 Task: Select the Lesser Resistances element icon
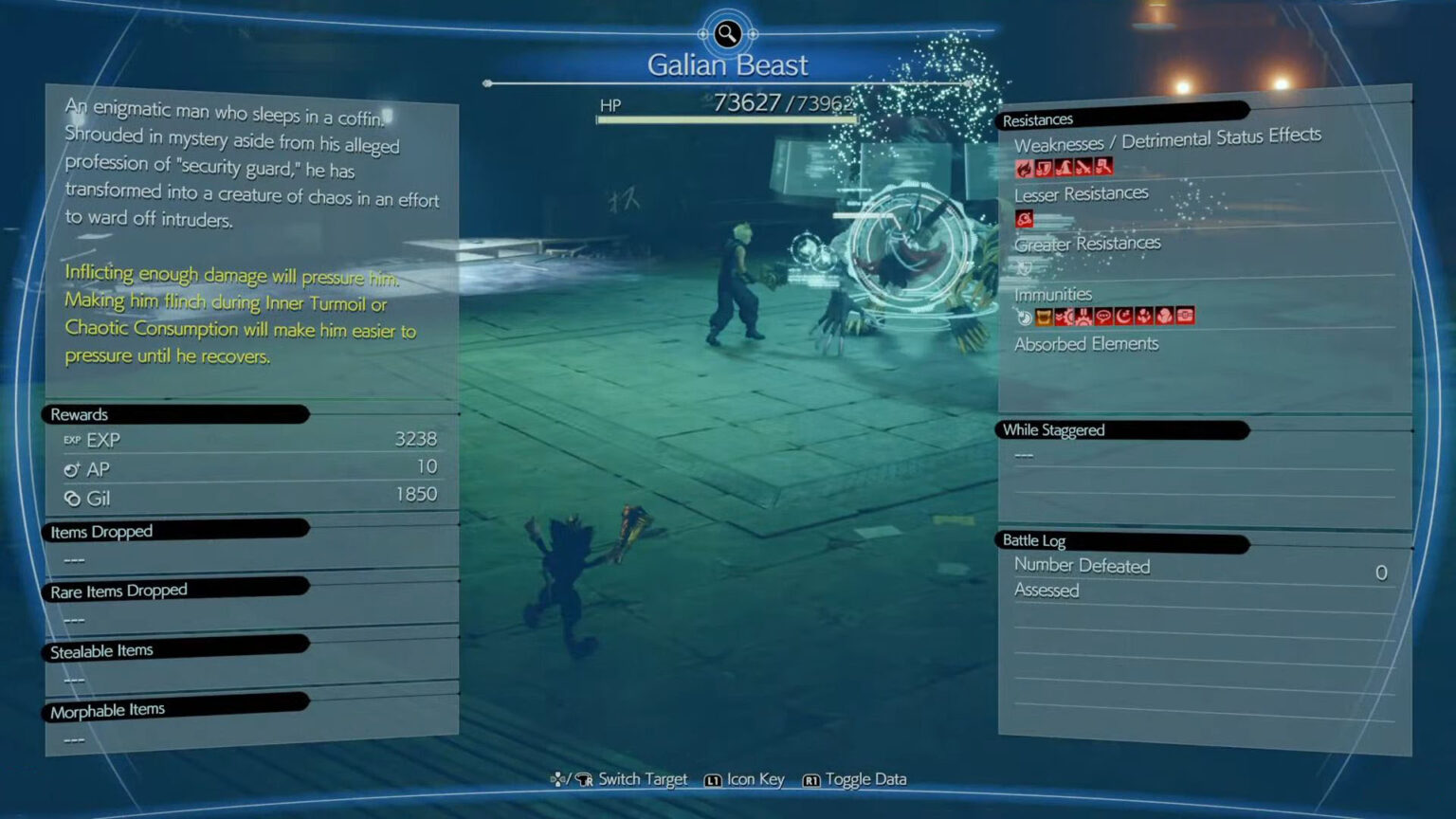(x=1024, y=218)
